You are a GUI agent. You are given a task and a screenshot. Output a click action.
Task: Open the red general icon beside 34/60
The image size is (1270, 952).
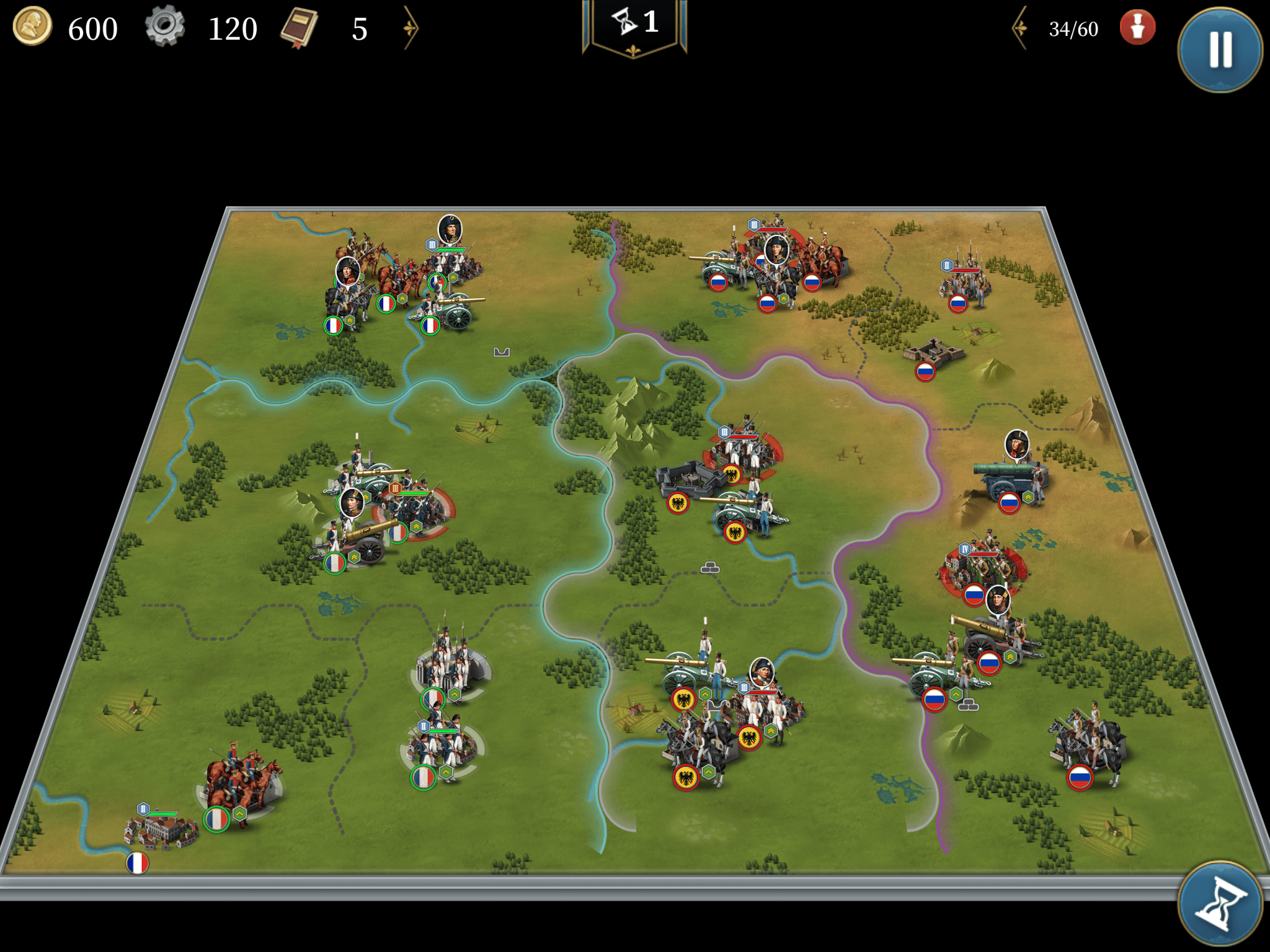tap(1137, 28)
